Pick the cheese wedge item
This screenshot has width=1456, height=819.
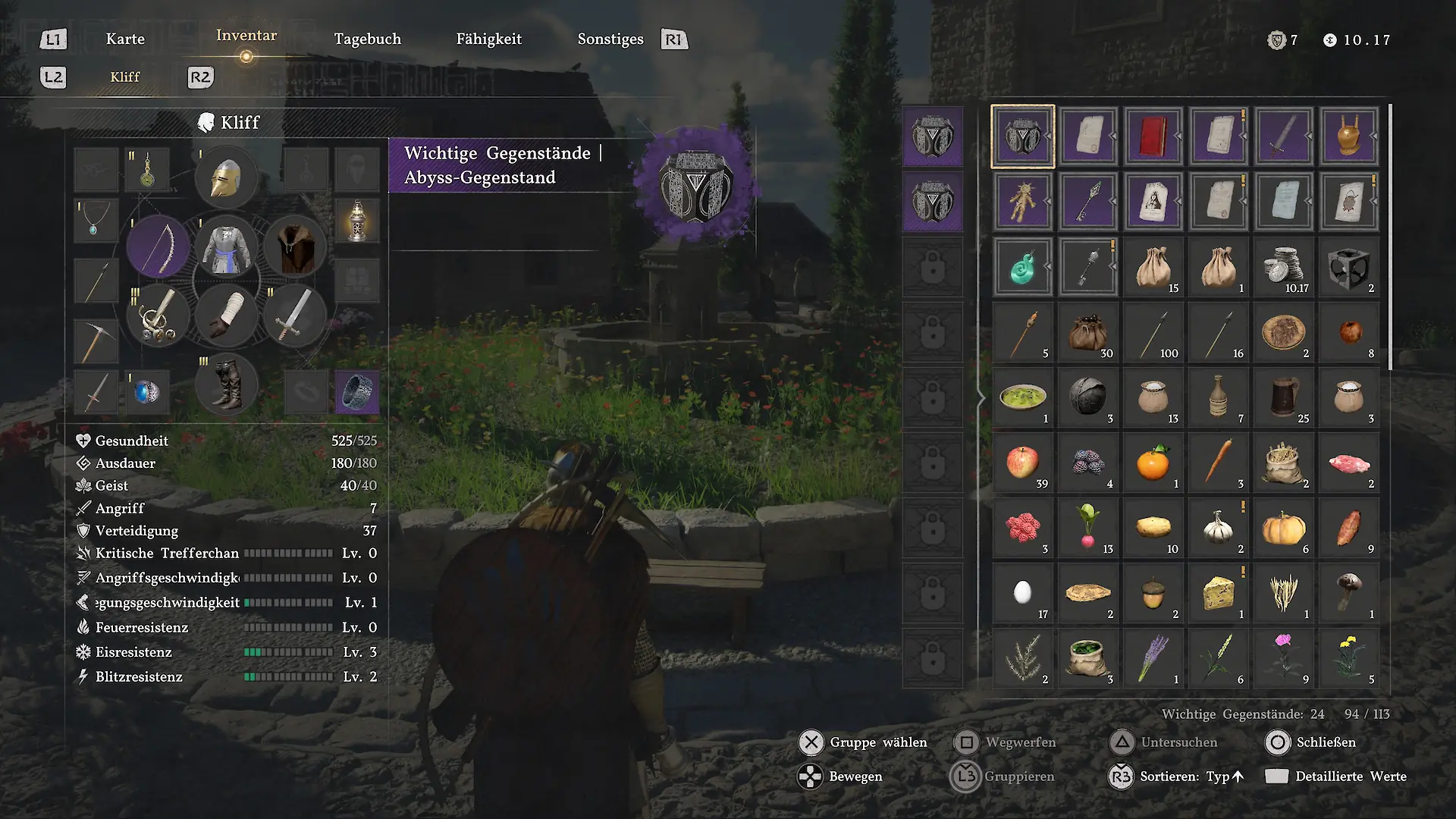click(x=1218, y=593)
